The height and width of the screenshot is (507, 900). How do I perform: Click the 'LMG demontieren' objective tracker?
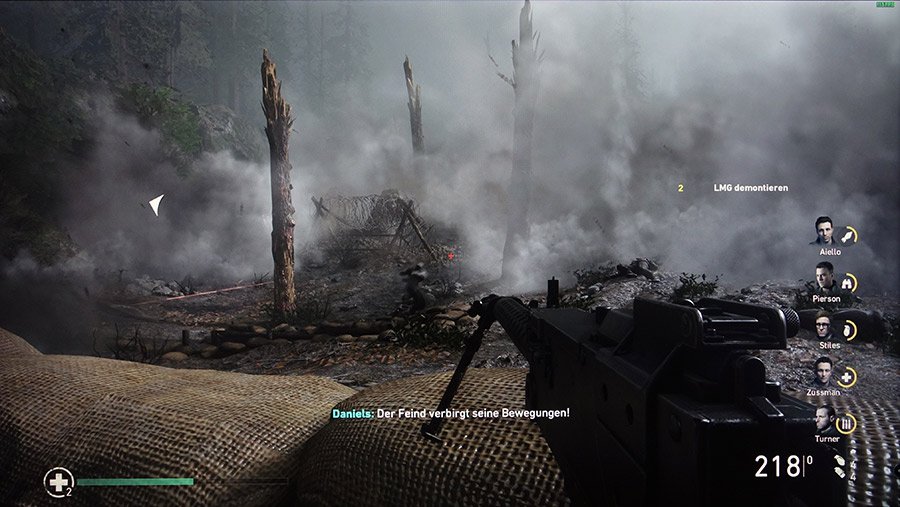click(751, 188)
